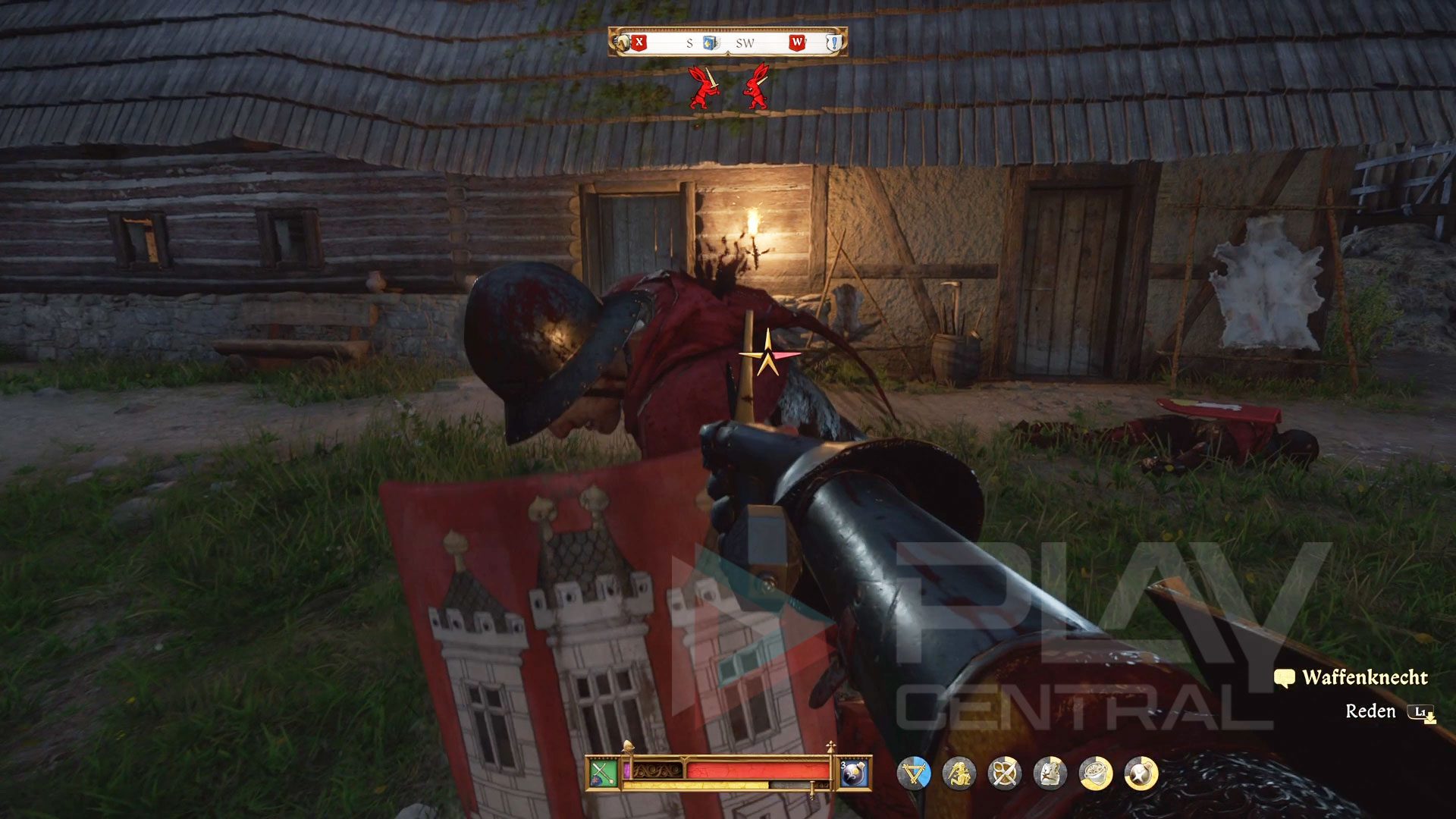Viewport: 1456px width, 819px height.
Task: Use the potion slot showing count 3
Action: [x=854, y=774]
